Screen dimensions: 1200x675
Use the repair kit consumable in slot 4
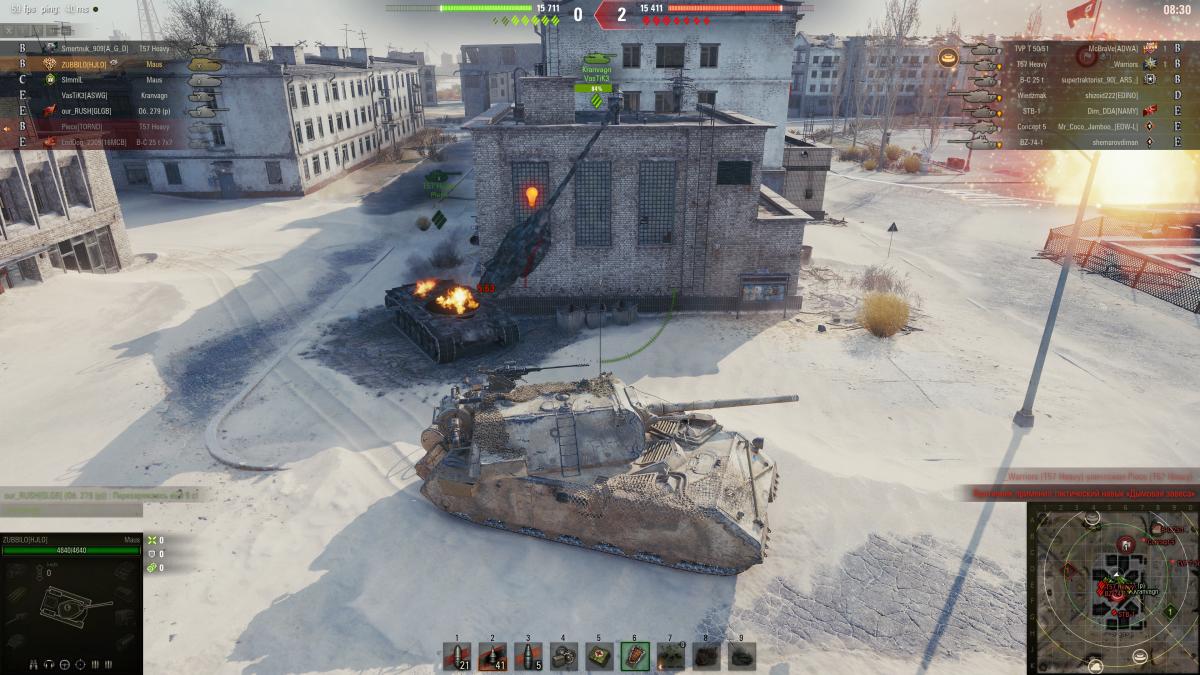pos(564,655)
